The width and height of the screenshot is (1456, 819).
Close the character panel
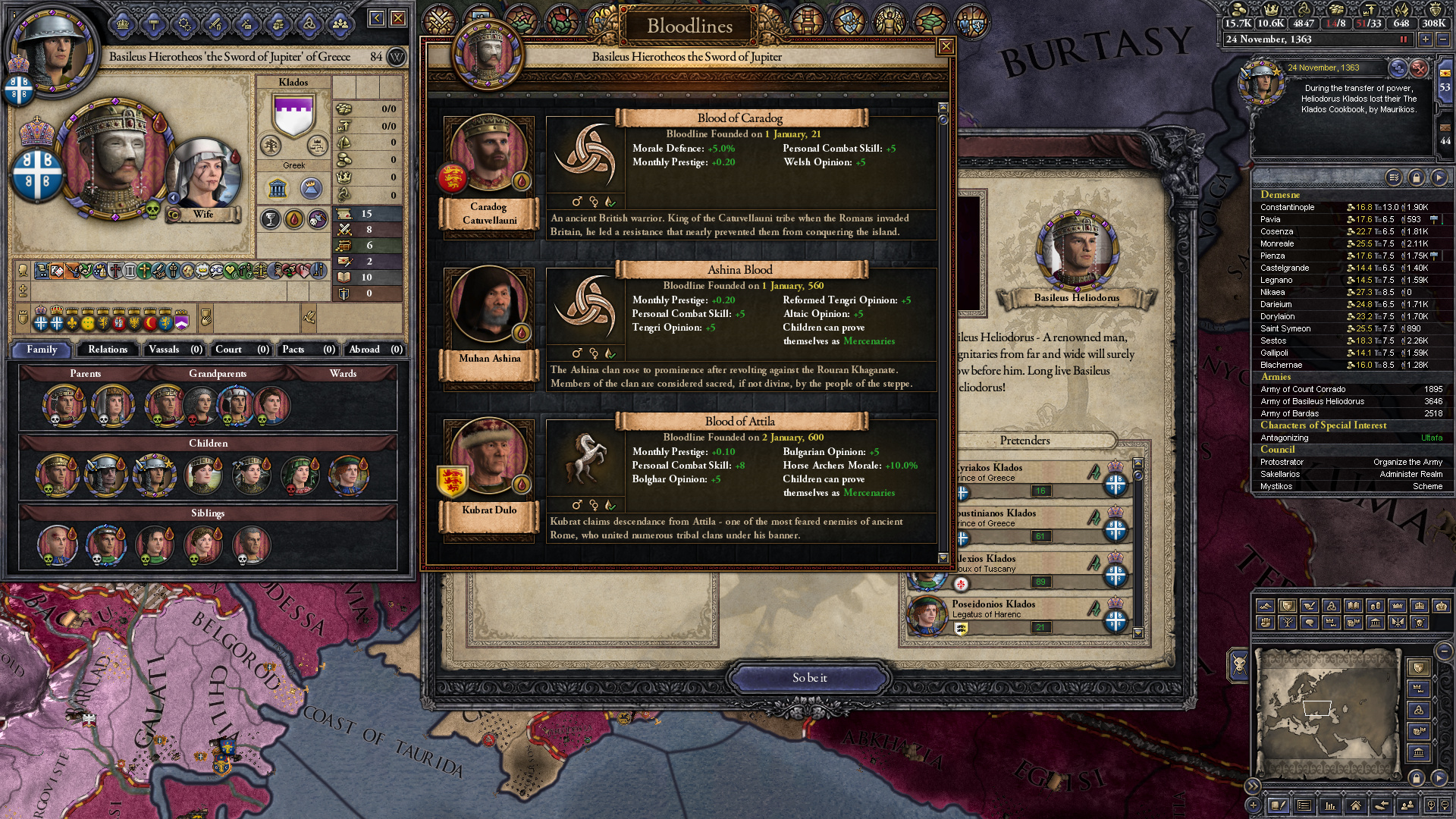(x=398, y=18)
